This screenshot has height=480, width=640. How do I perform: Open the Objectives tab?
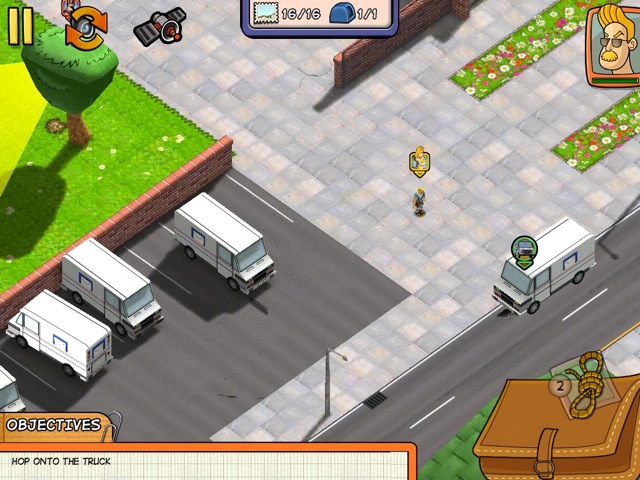tap(54, 425)
